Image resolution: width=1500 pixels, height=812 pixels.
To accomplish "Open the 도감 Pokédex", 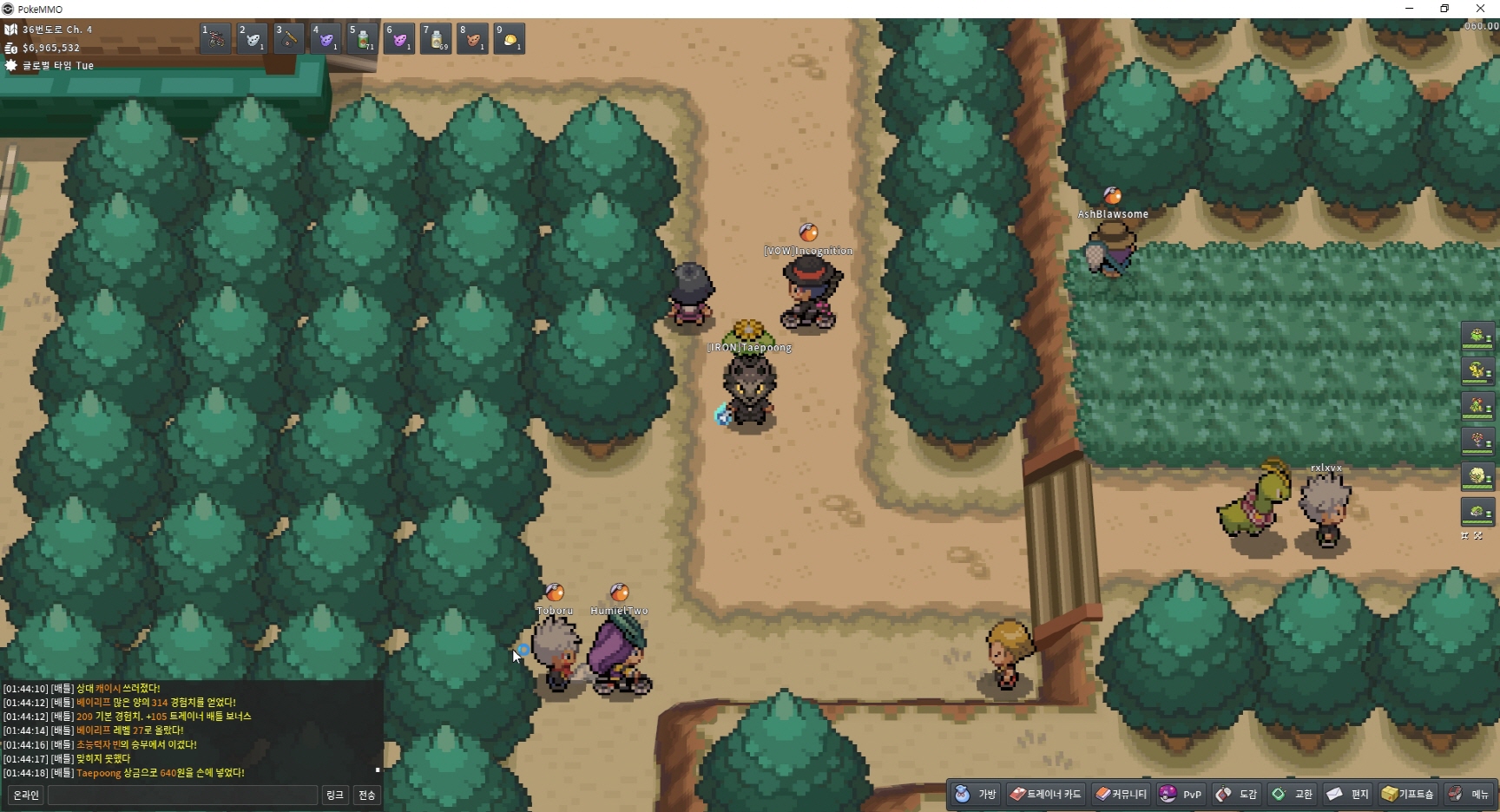I will tap(1237, 794).
